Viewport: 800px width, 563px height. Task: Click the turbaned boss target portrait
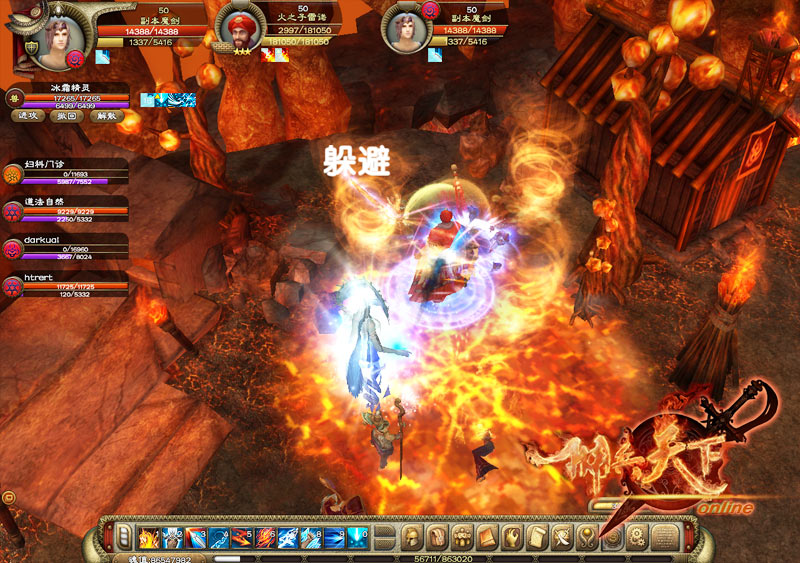click(237, 26)
